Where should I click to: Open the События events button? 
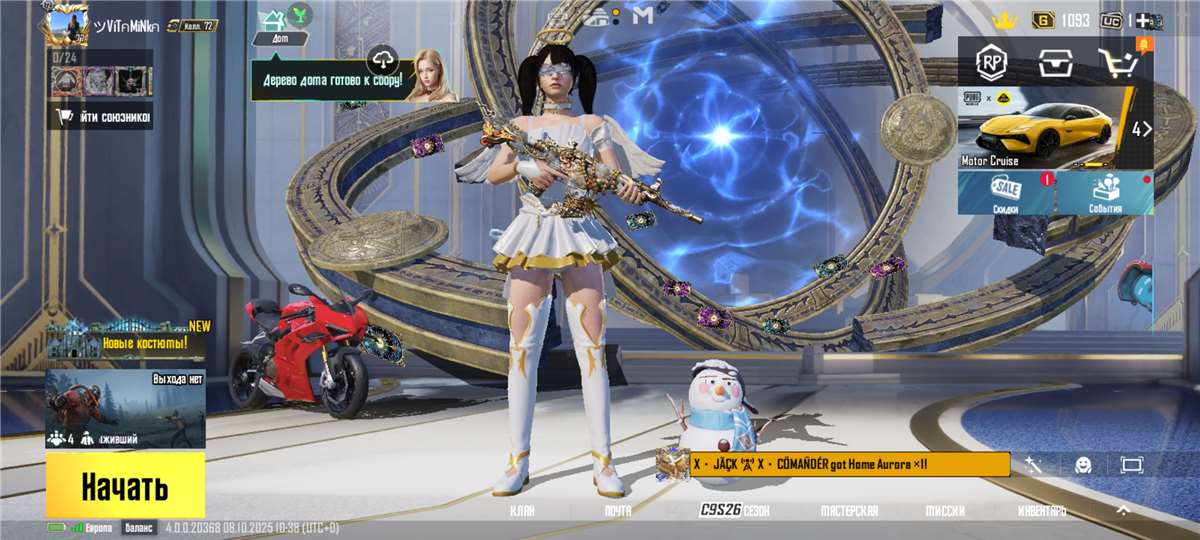(x=1104, y=193)
